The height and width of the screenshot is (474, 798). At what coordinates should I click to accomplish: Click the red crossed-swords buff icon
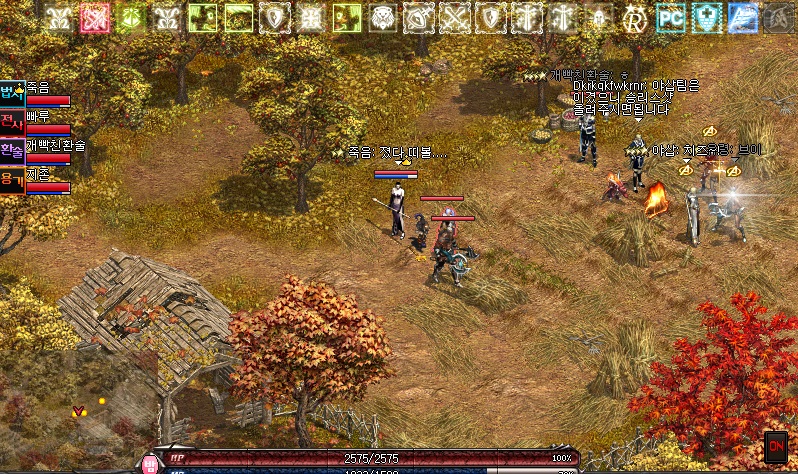[94, 17]
